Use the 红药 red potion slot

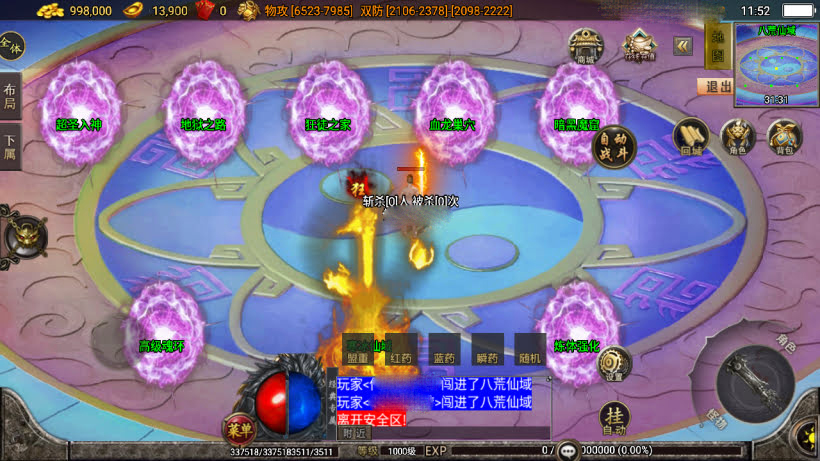[401, 350]
